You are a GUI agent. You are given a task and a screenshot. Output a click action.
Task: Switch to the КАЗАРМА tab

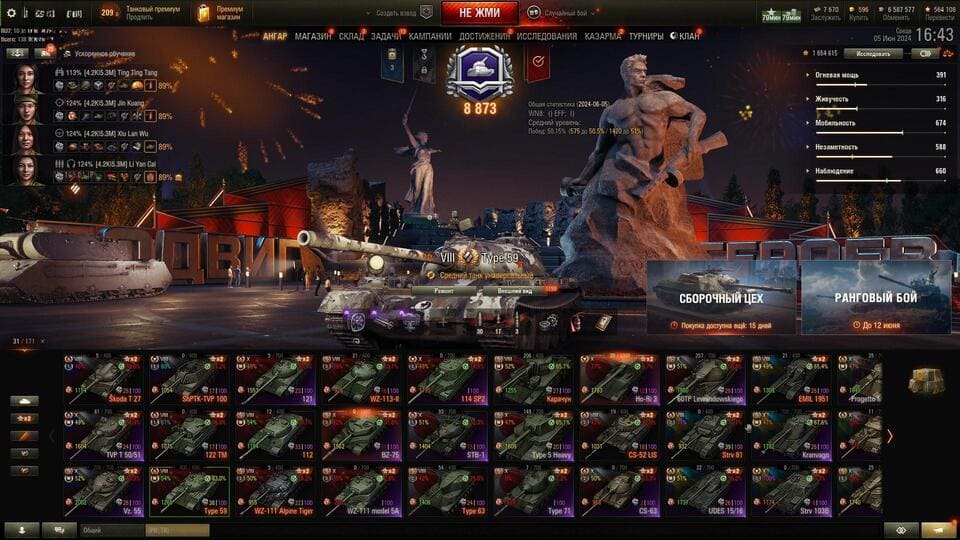tap(603, 37)
